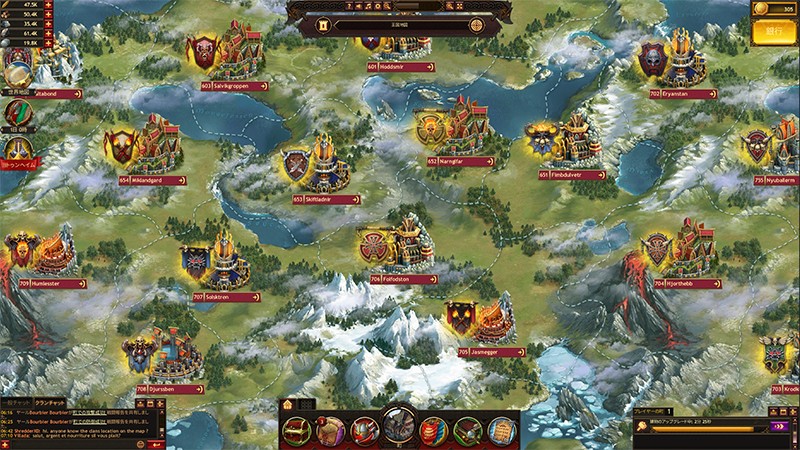Screen dimensions: 800x450
Task: Click the purple speed-up arrow button
Action: [778, 426]
